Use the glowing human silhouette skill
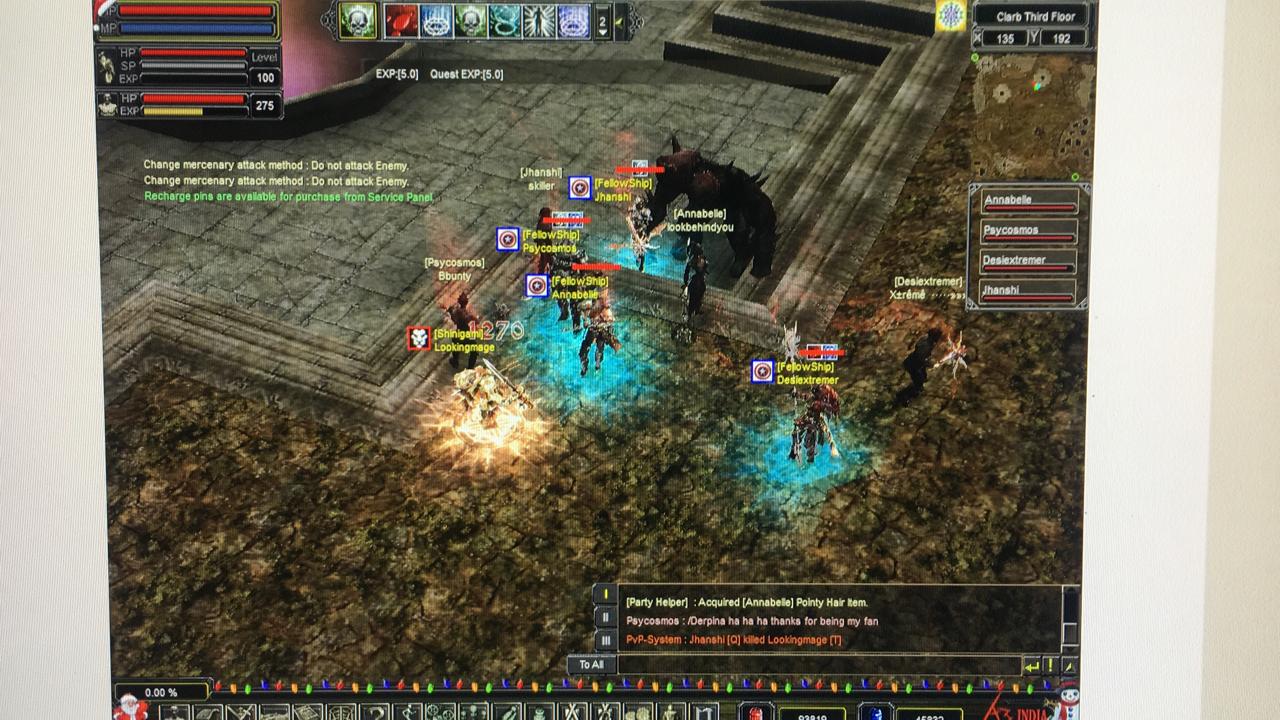The image size is (1280, 720). point(538,21)
